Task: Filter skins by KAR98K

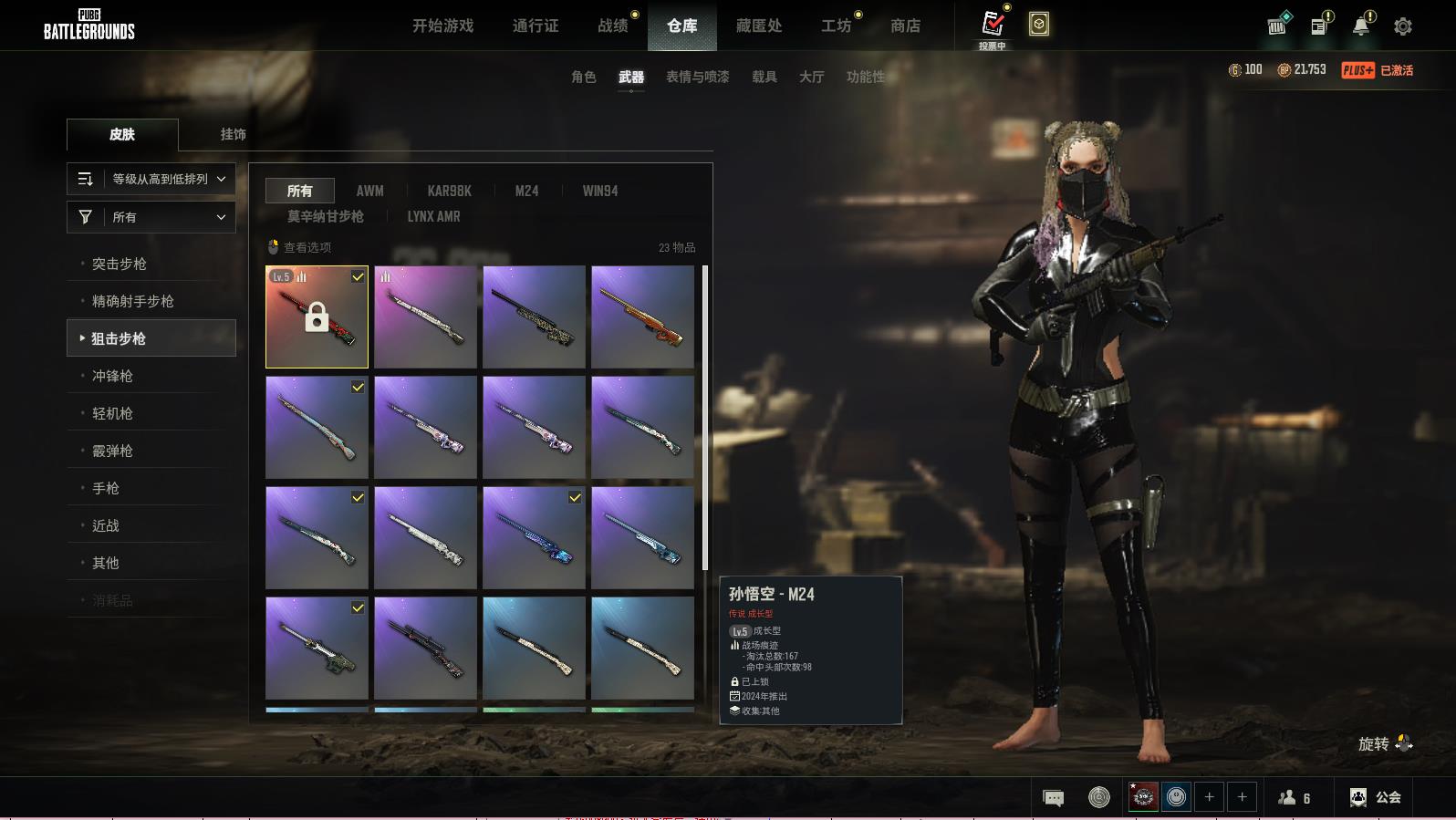Action: coord(449,191)
